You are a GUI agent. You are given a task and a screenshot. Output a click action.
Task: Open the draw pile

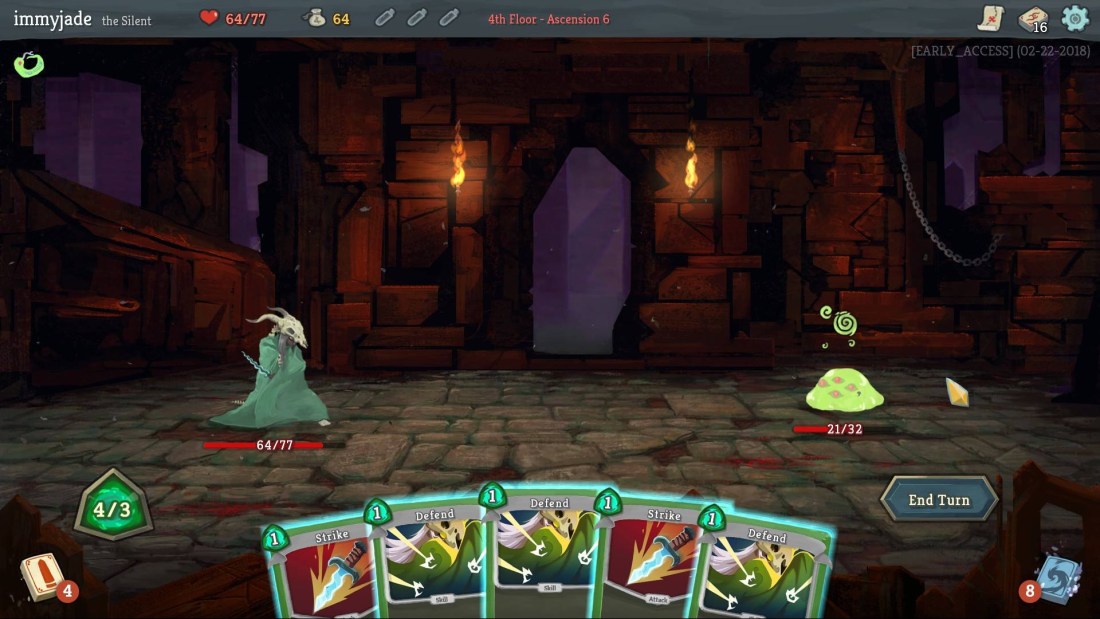[41, 577]
